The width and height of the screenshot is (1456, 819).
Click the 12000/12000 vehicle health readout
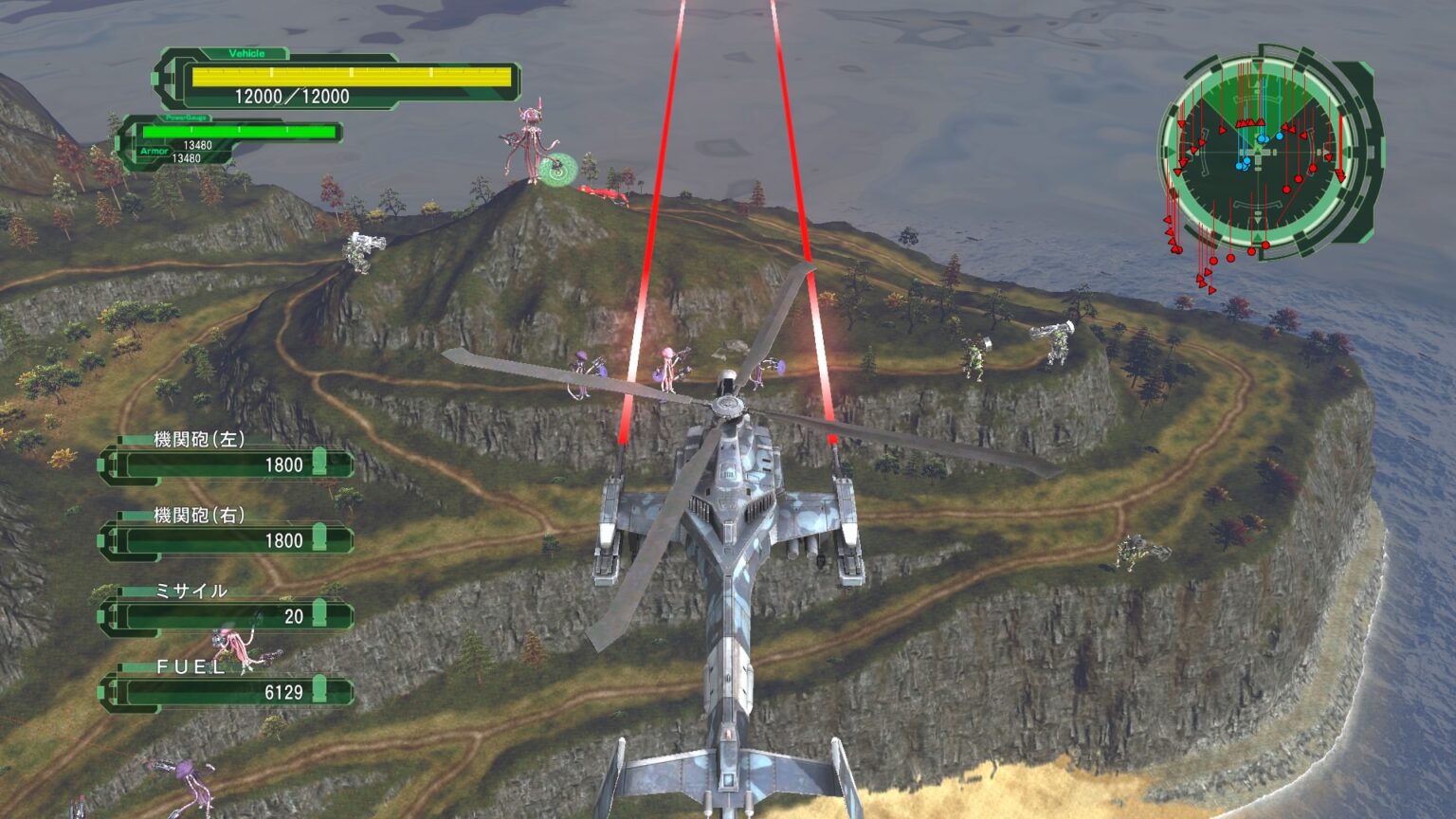pos(292,95)
